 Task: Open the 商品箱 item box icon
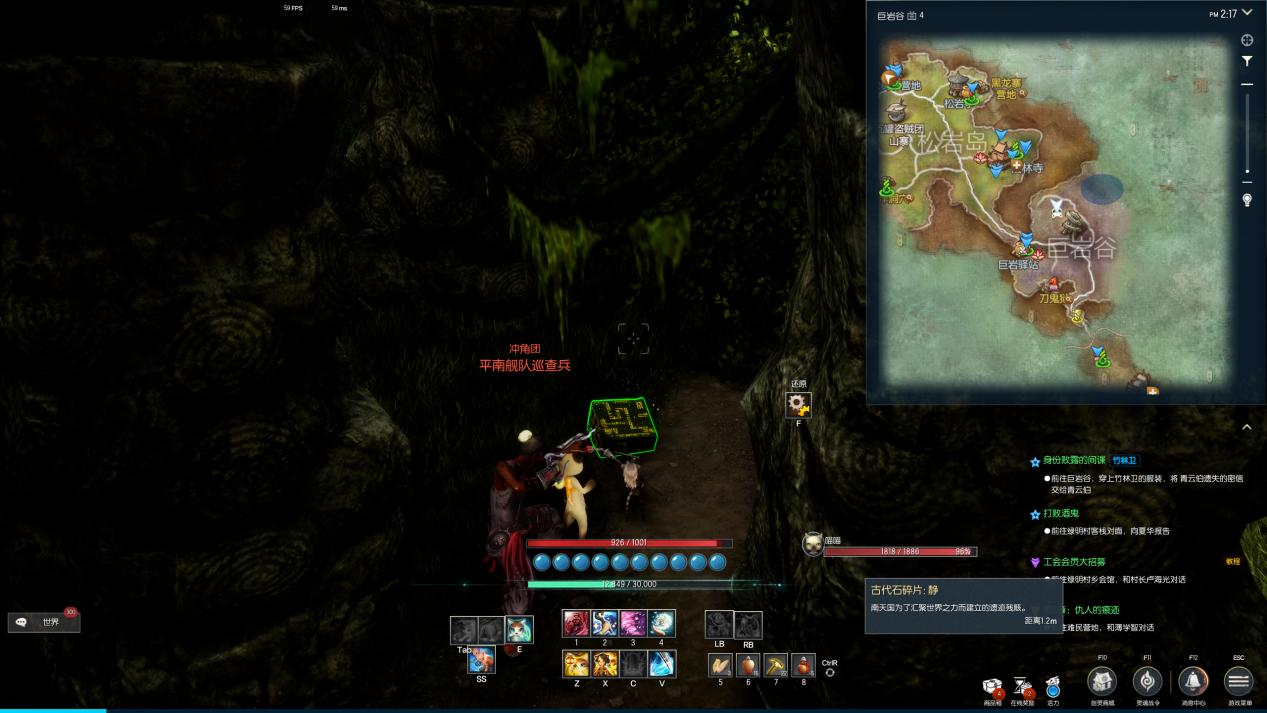point(993,685)
